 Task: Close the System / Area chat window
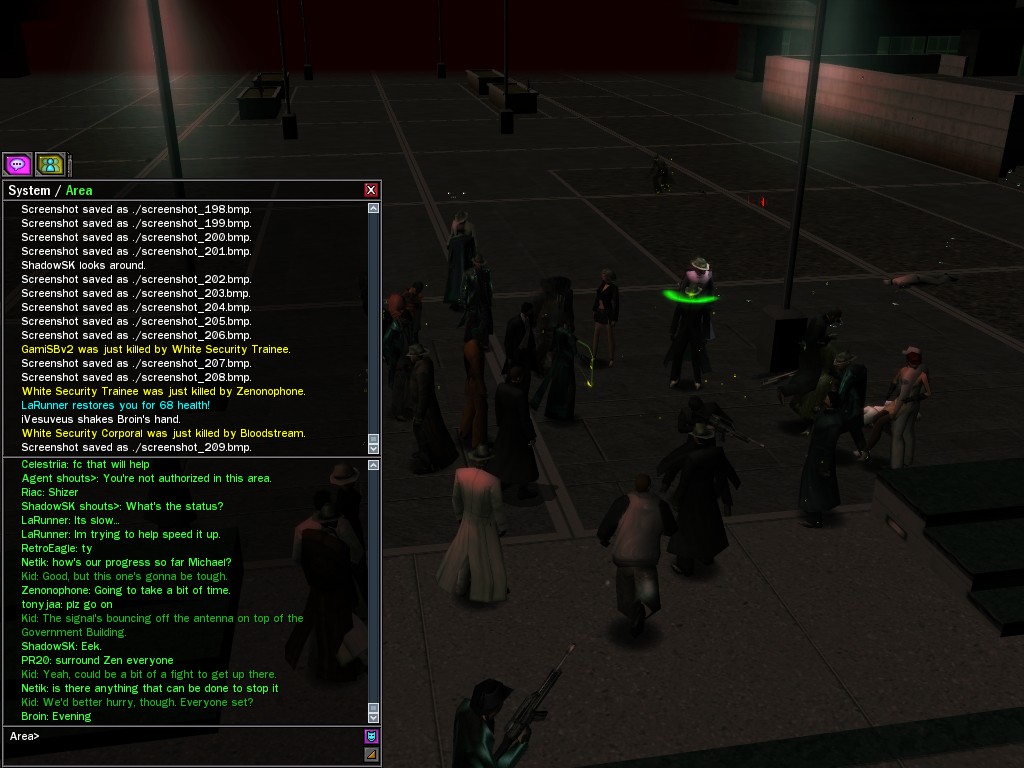click(x=371, y=190)
